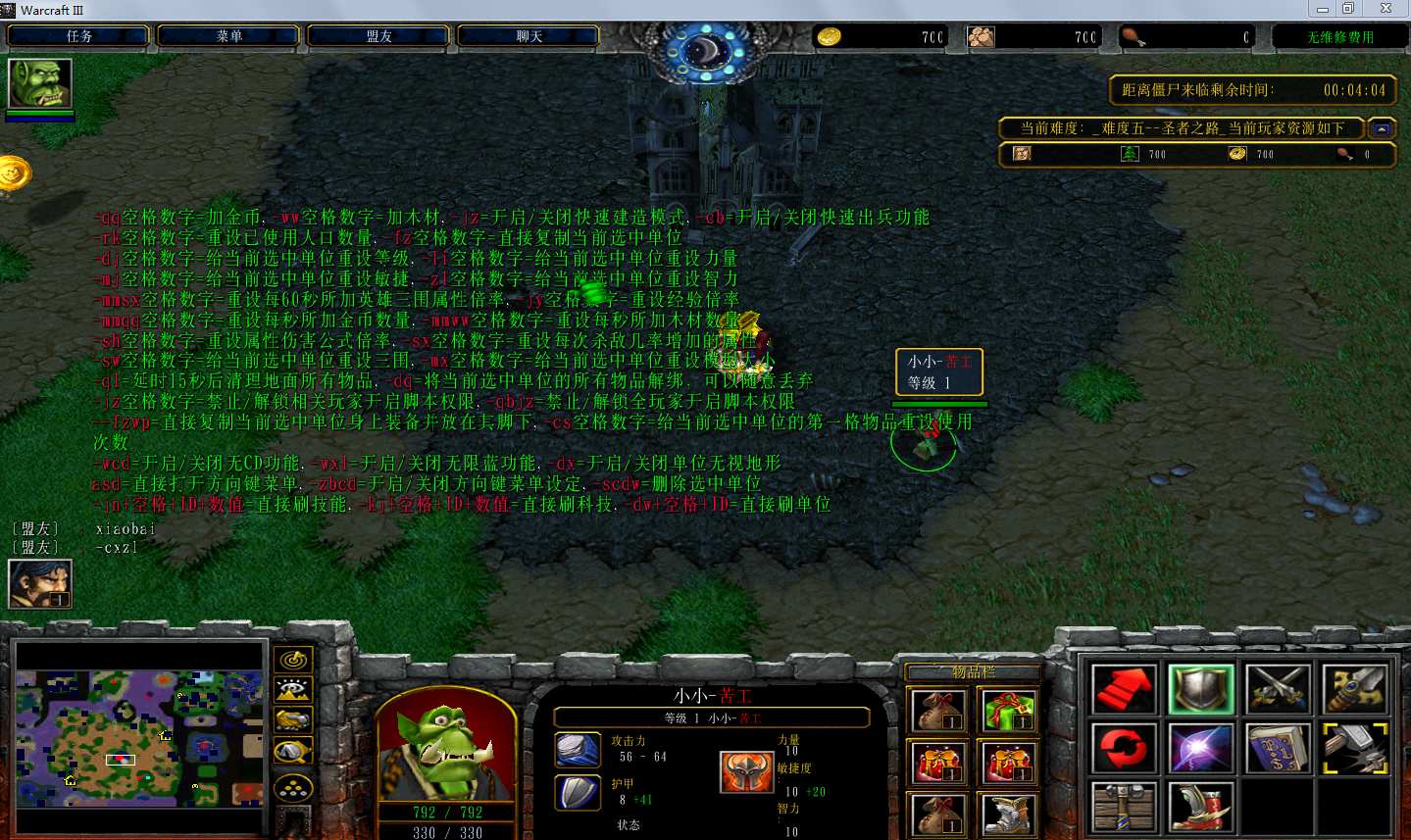Toggle formation movement button
1411x840 pixels.
[x=293, y=787]
